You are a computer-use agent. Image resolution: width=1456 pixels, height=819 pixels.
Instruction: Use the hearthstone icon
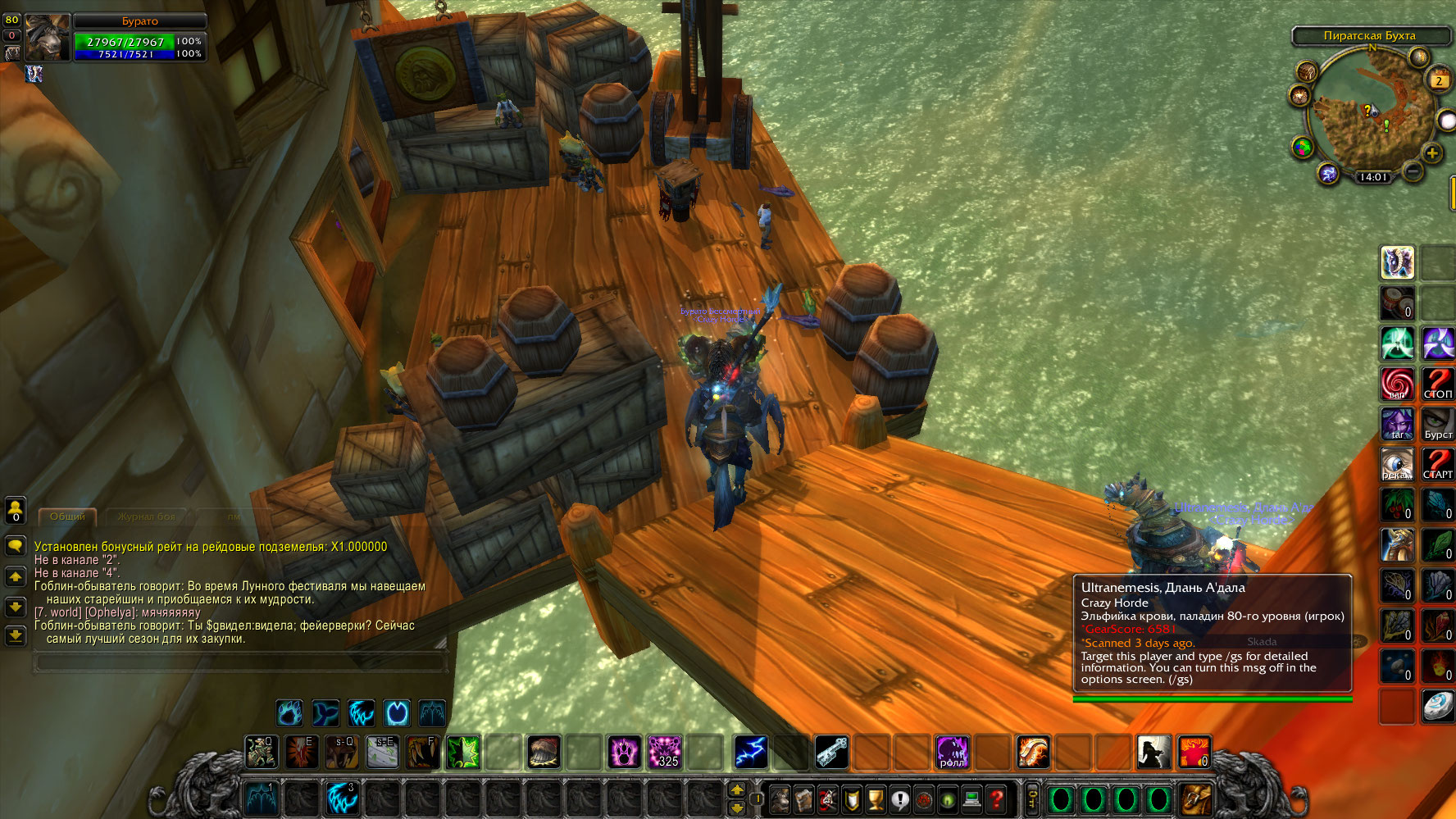coord(1437,705)
